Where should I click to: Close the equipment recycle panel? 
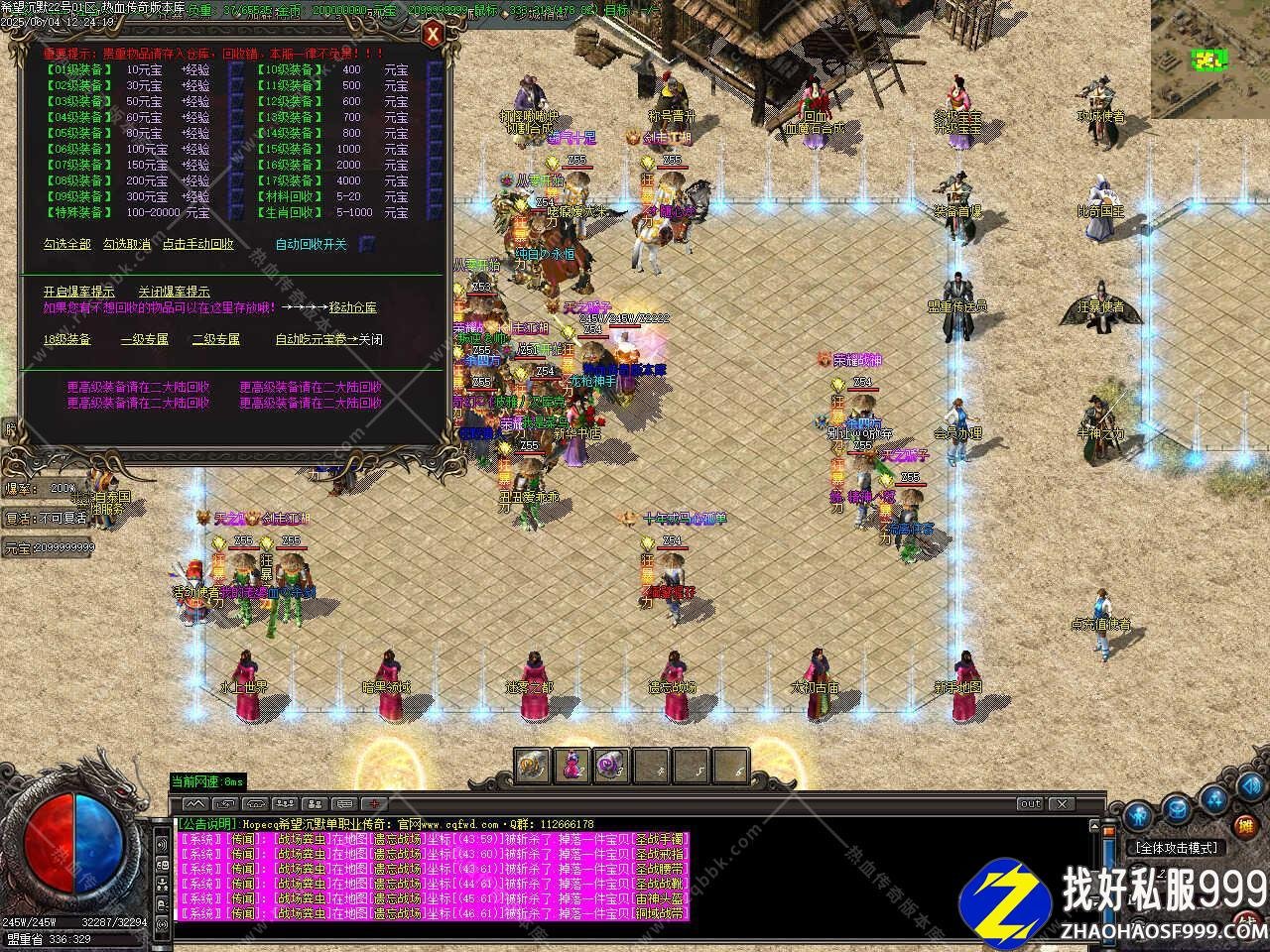(433, 36)
